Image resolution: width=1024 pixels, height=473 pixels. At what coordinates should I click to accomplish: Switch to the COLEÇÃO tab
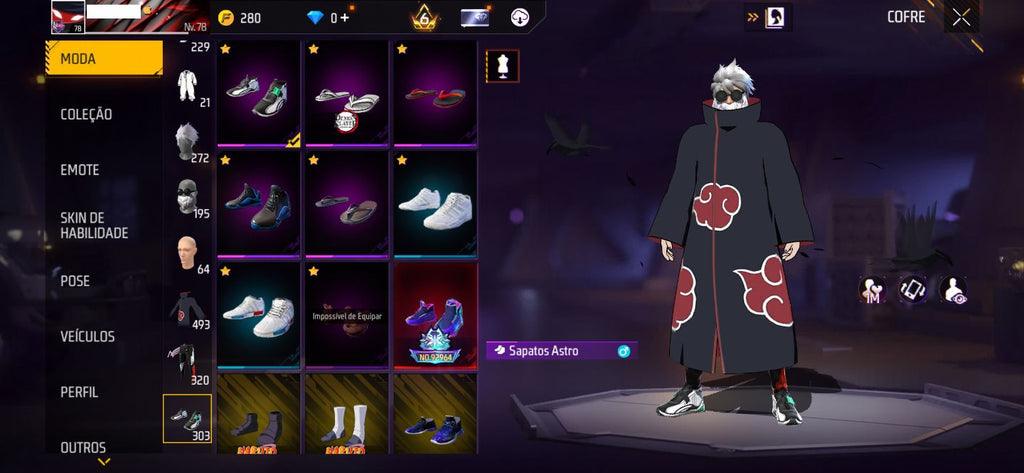coord(87,115)
